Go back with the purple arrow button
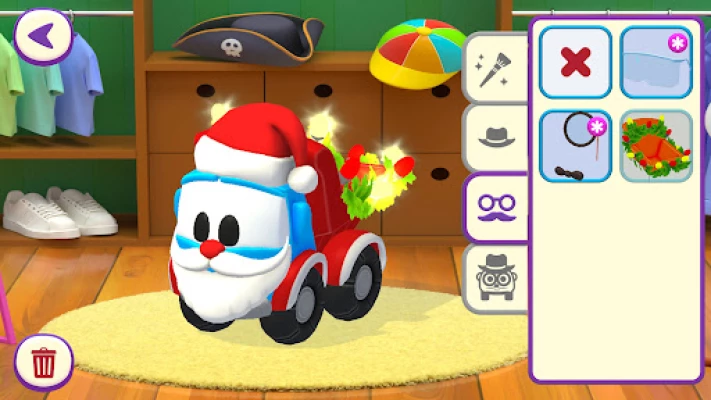Image resolution: width=711 pixels, height=400 pixels. coord(43,36)
